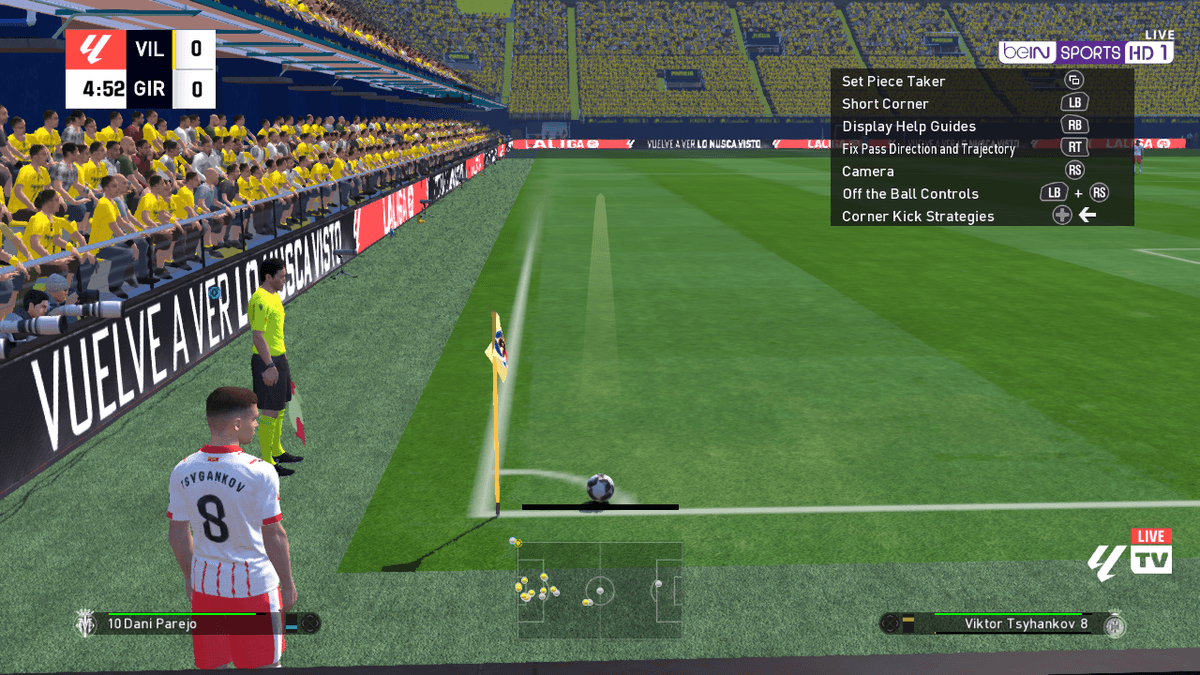Toggle Display Help Guides row

click(908, 126)
